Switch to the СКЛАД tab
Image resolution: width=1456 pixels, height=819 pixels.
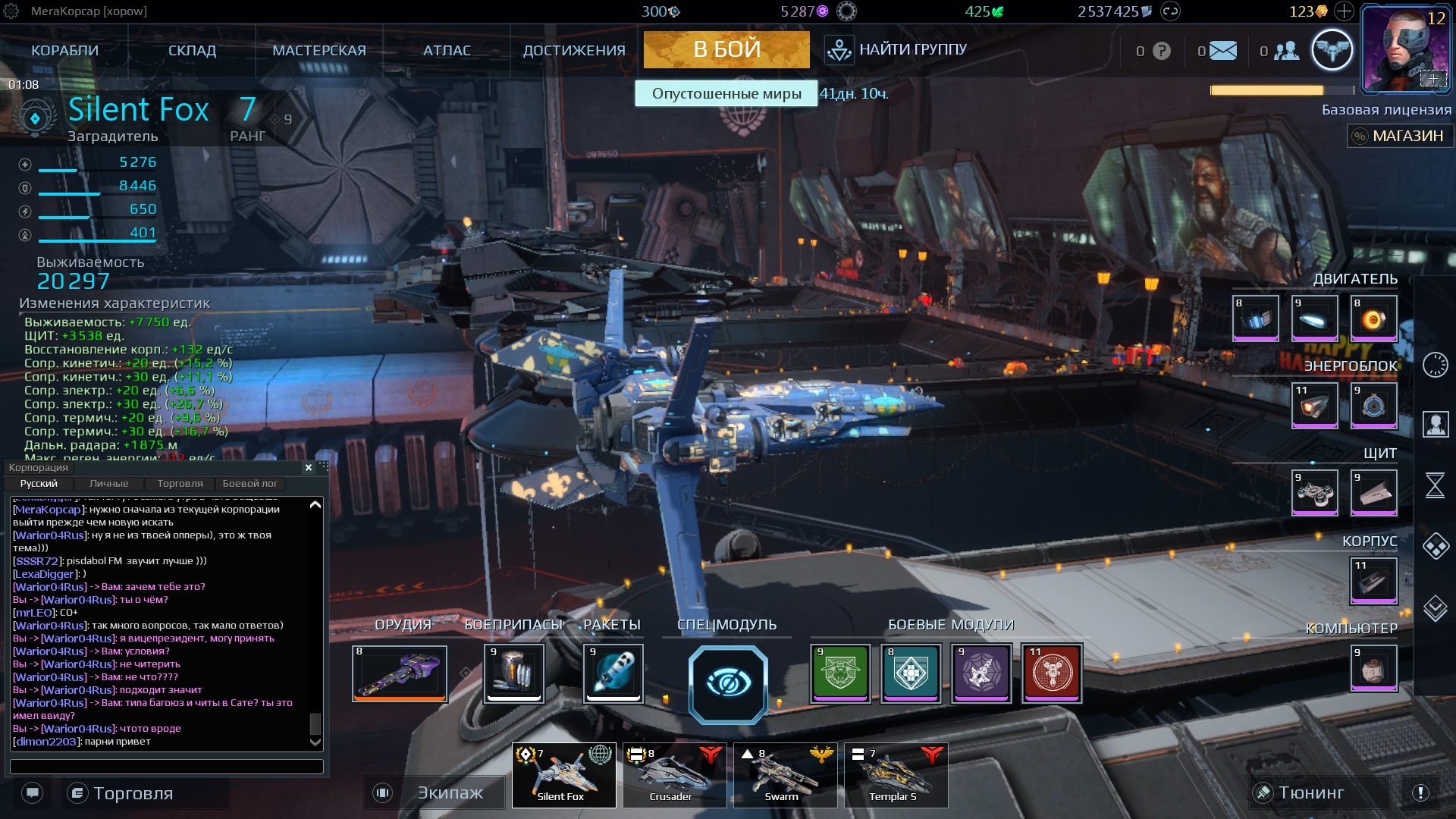[192, 51]
